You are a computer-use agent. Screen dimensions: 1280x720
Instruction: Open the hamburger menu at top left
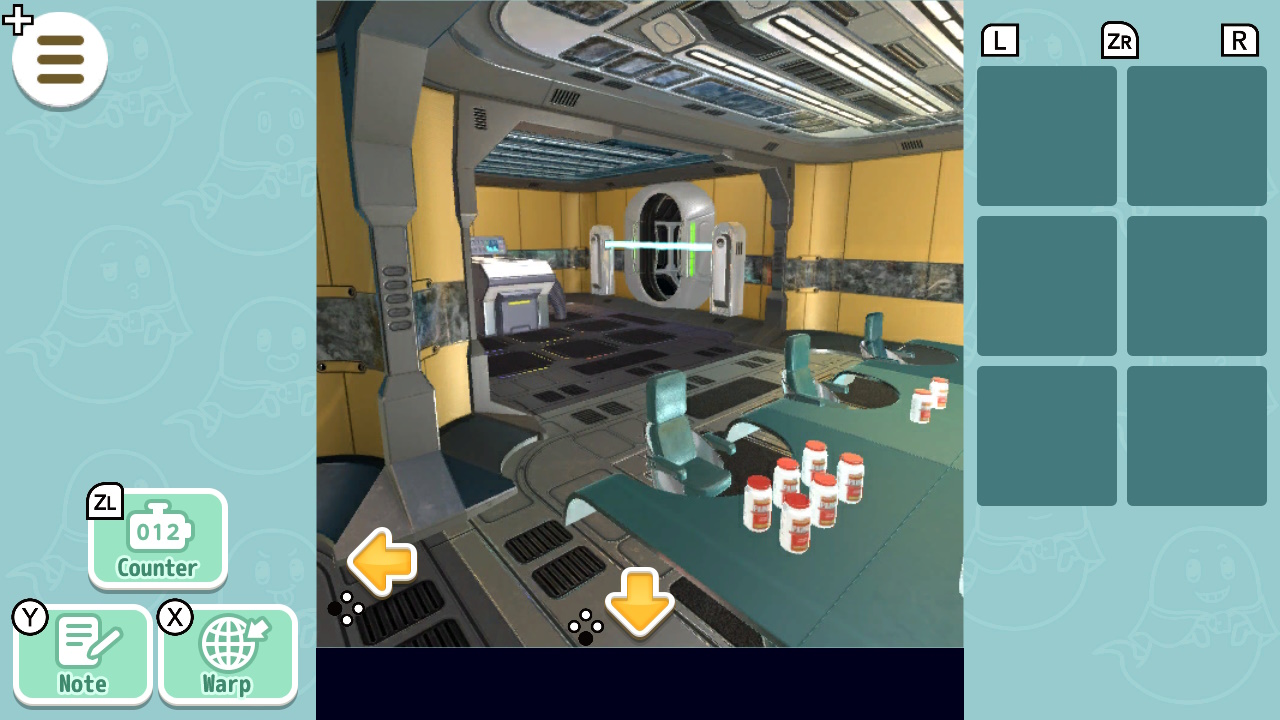[x=60, y=60]
